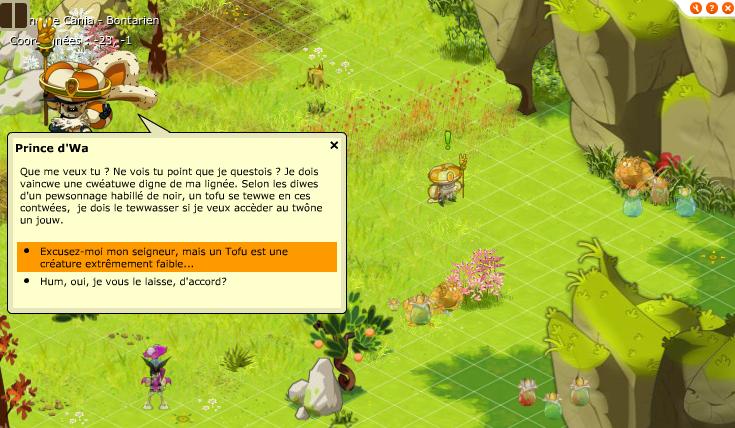Click the brown double-bar button in the corner
735x428 pixels.
[14, 15]
